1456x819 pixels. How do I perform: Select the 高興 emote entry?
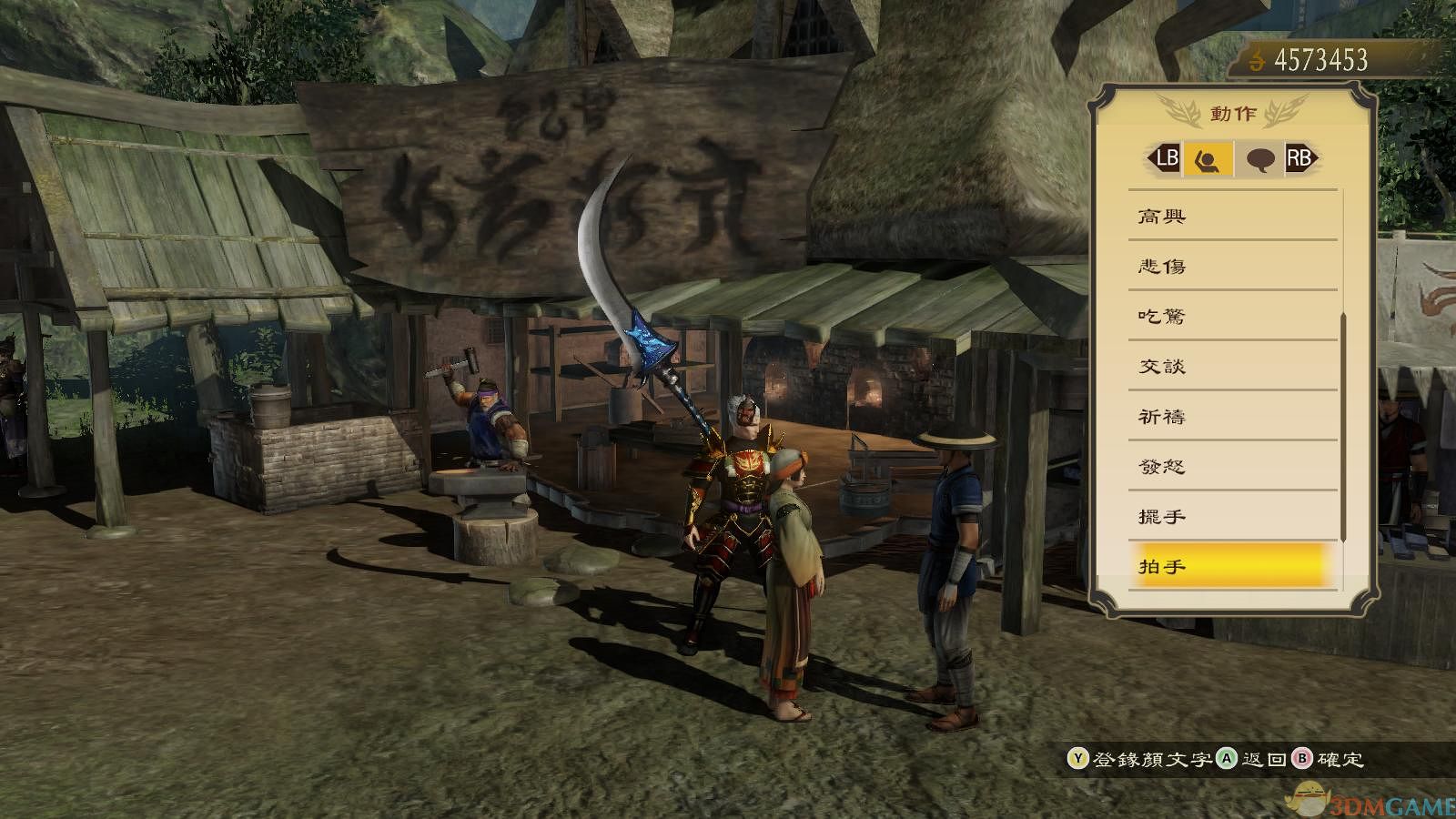[x=1232, y=217]
